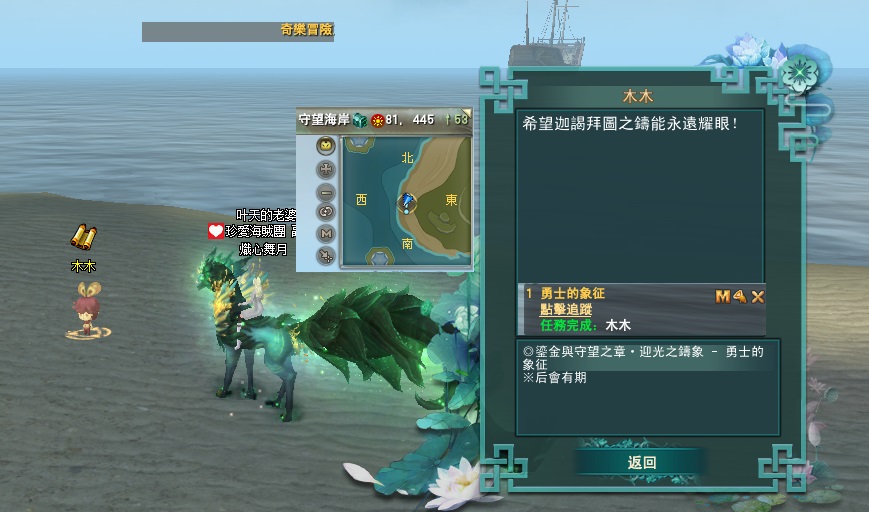The height and width of the screenshot is (512, 869).
Task: Close the quest tracker with the X icon
Action: coord(758,296)
